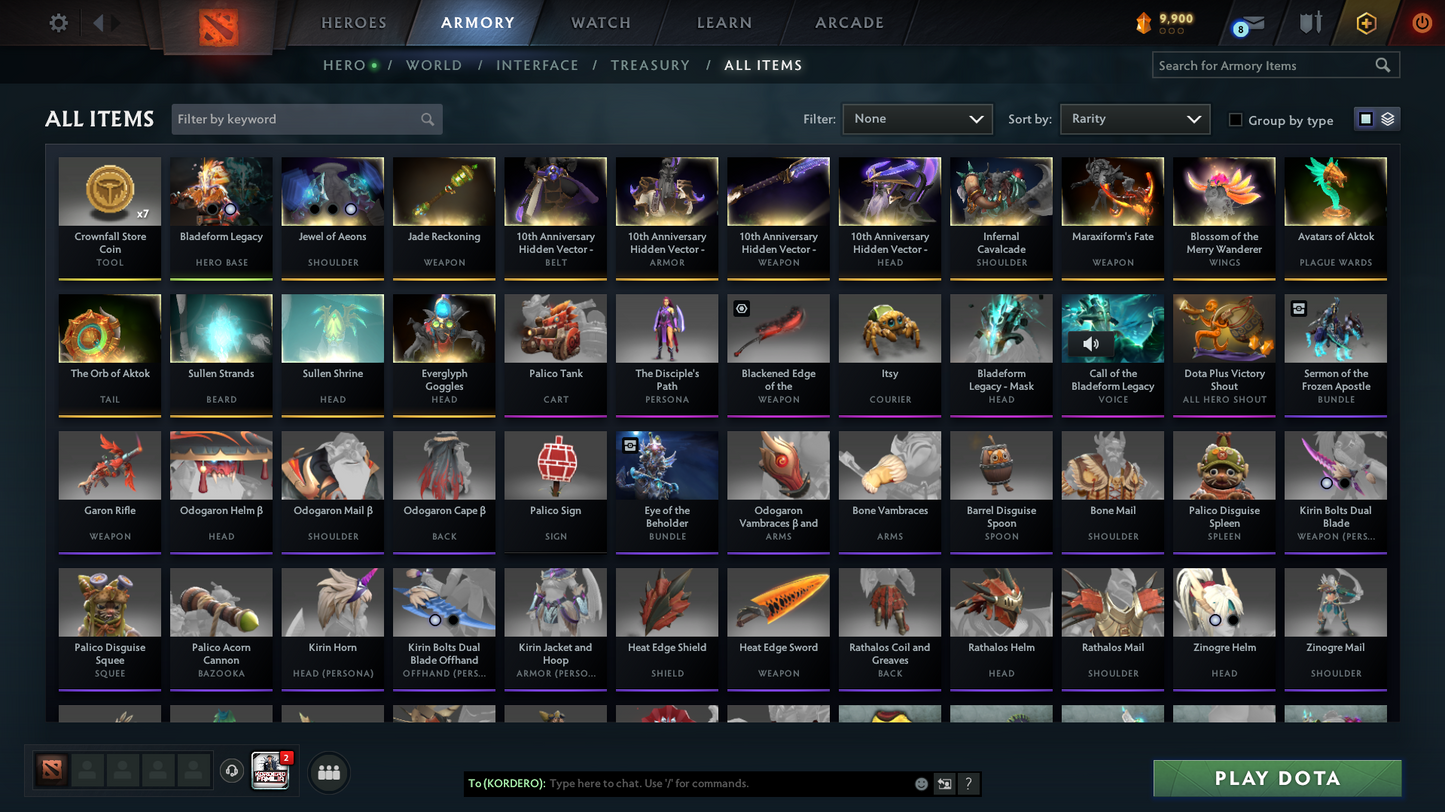Open the settings gear
Viewport: 1445px width, 812px height.
[57, 22]
